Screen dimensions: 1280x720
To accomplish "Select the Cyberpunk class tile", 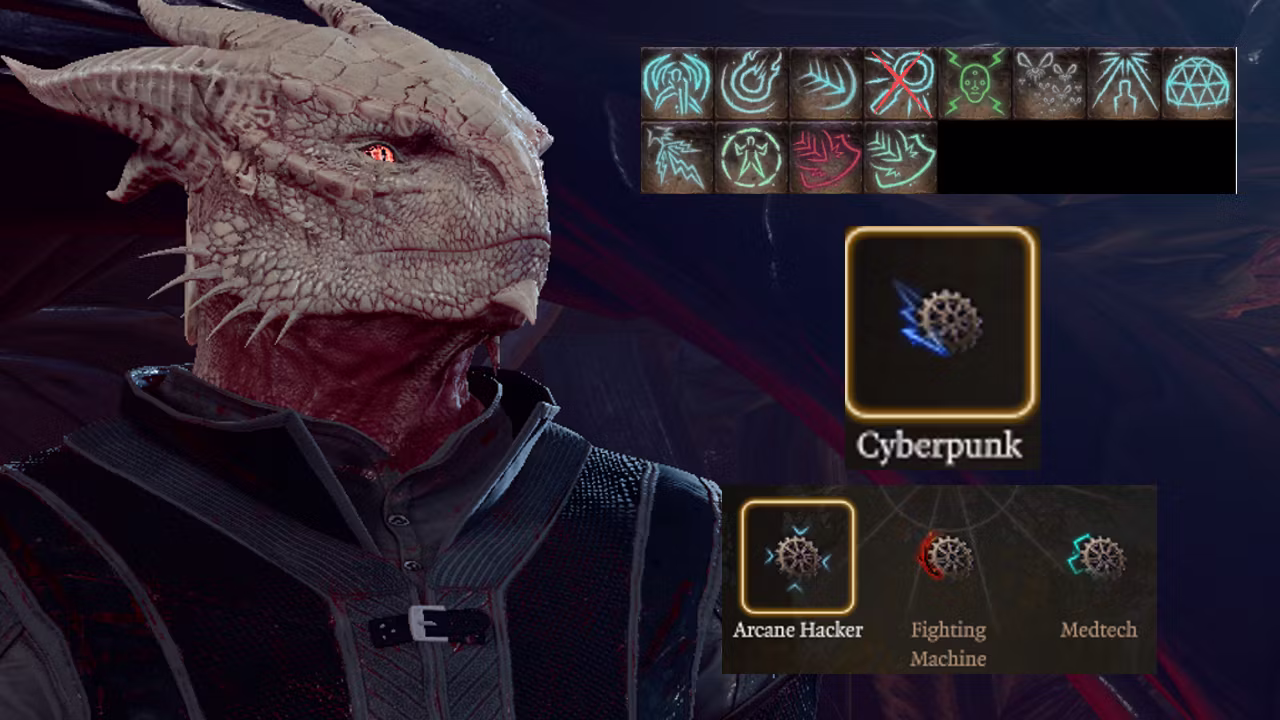I will click(941, 322).
